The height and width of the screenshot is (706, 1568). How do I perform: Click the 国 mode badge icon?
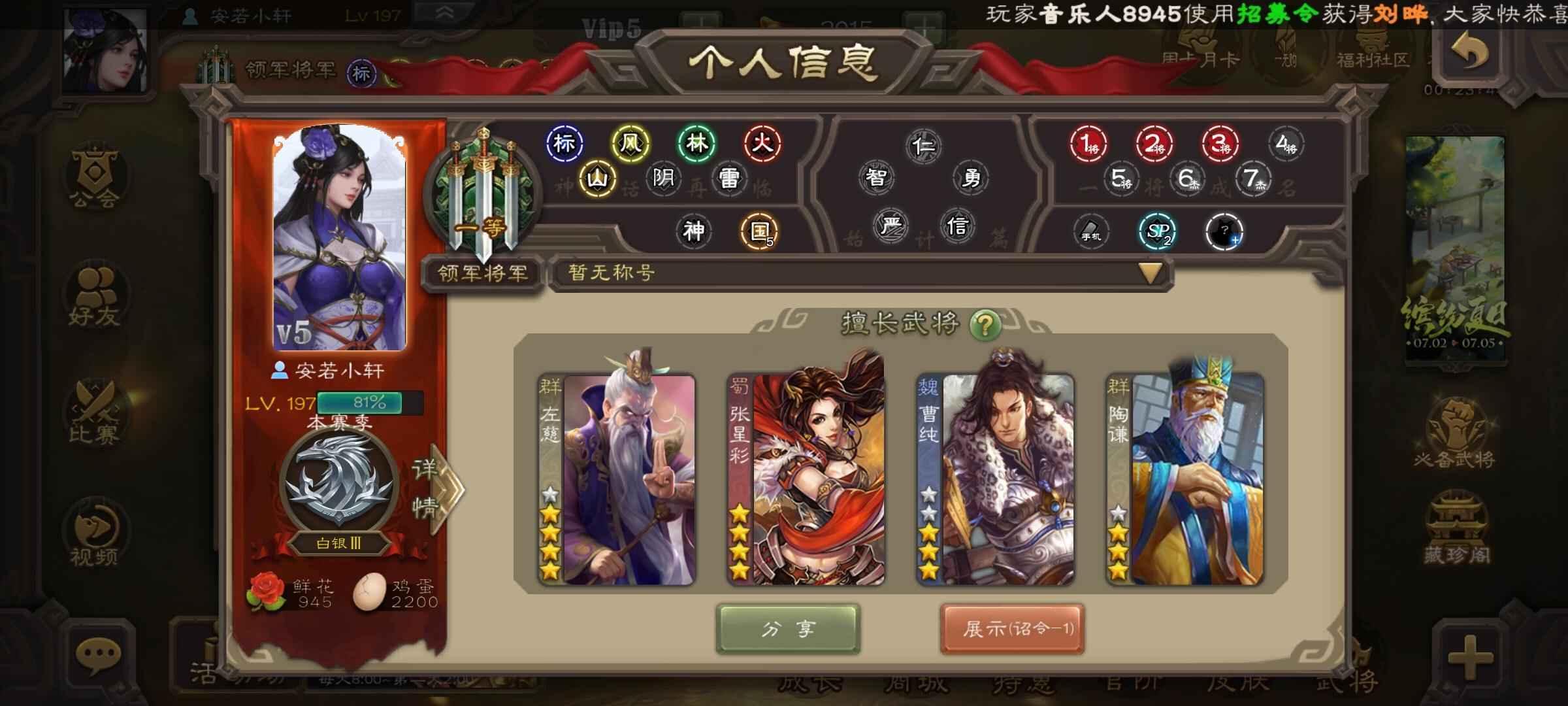point(759,231)
